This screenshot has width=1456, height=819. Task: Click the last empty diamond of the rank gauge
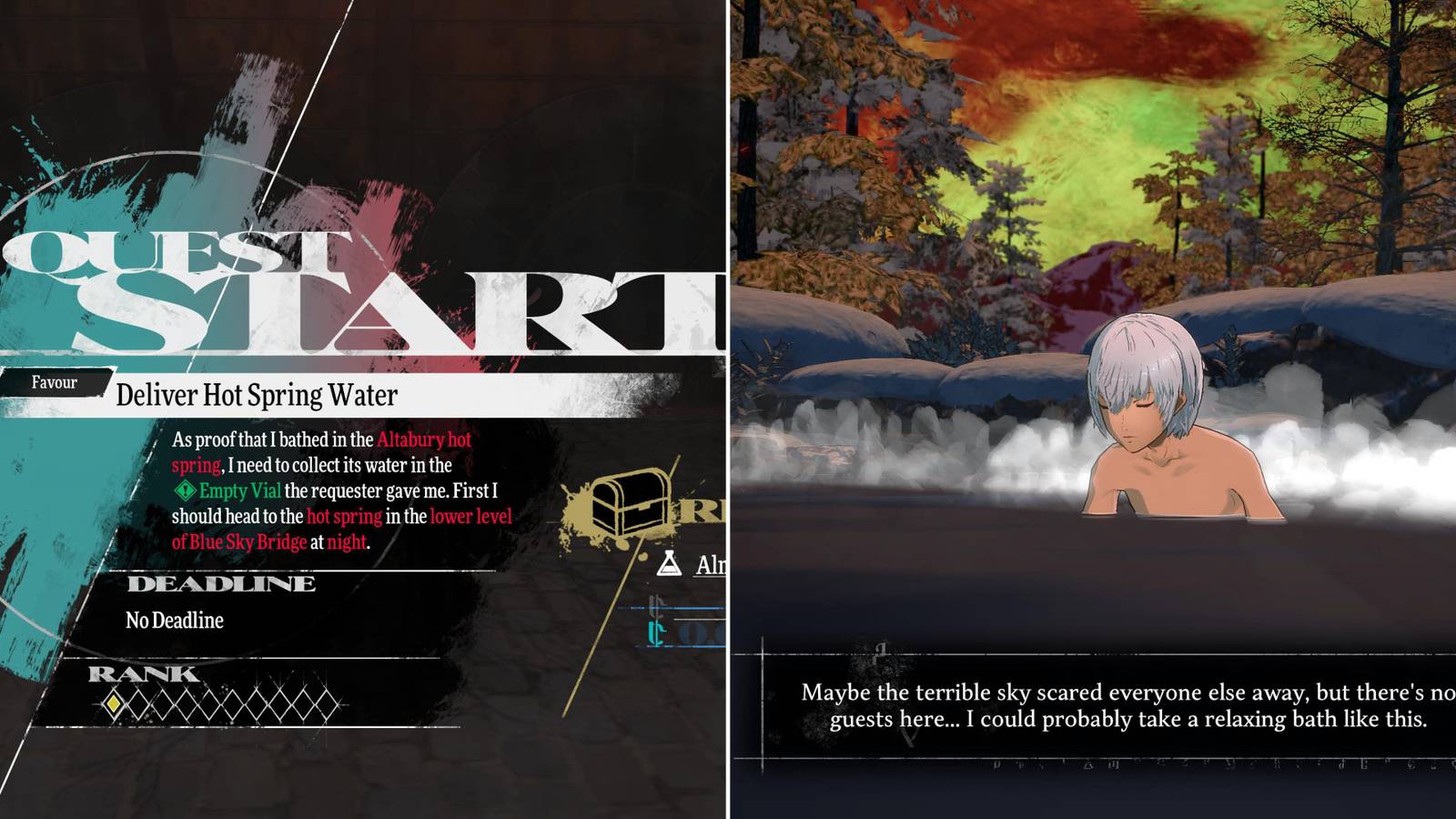[x=325, y=705]
